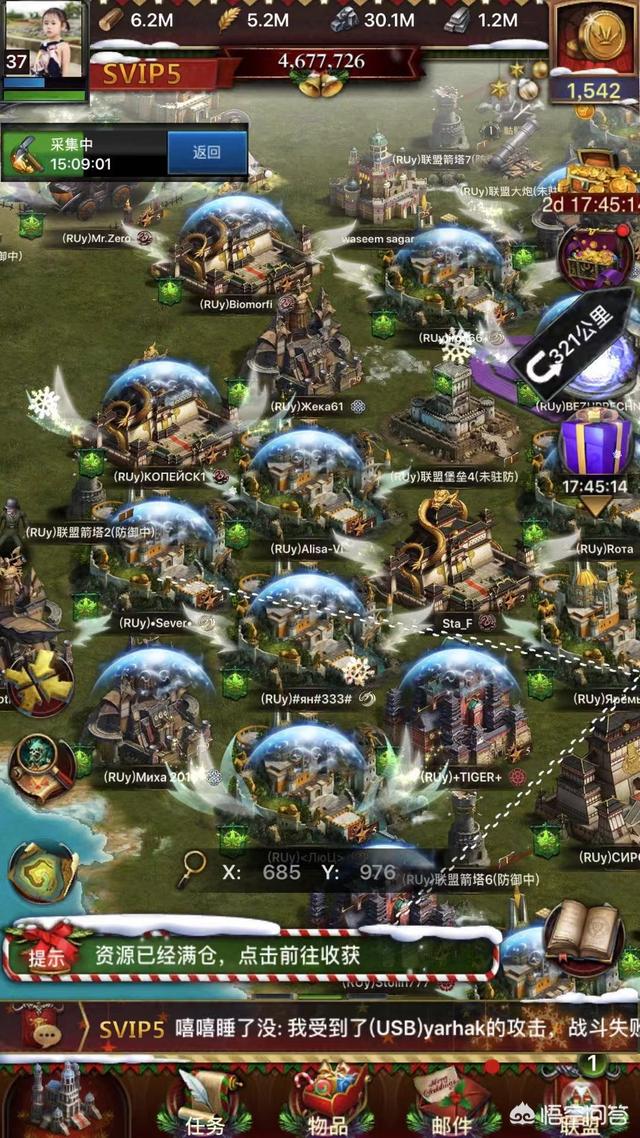Open the book icon above the chat bar
Image resolution: width=640 pixels, height=1138 pixels.
584,932
